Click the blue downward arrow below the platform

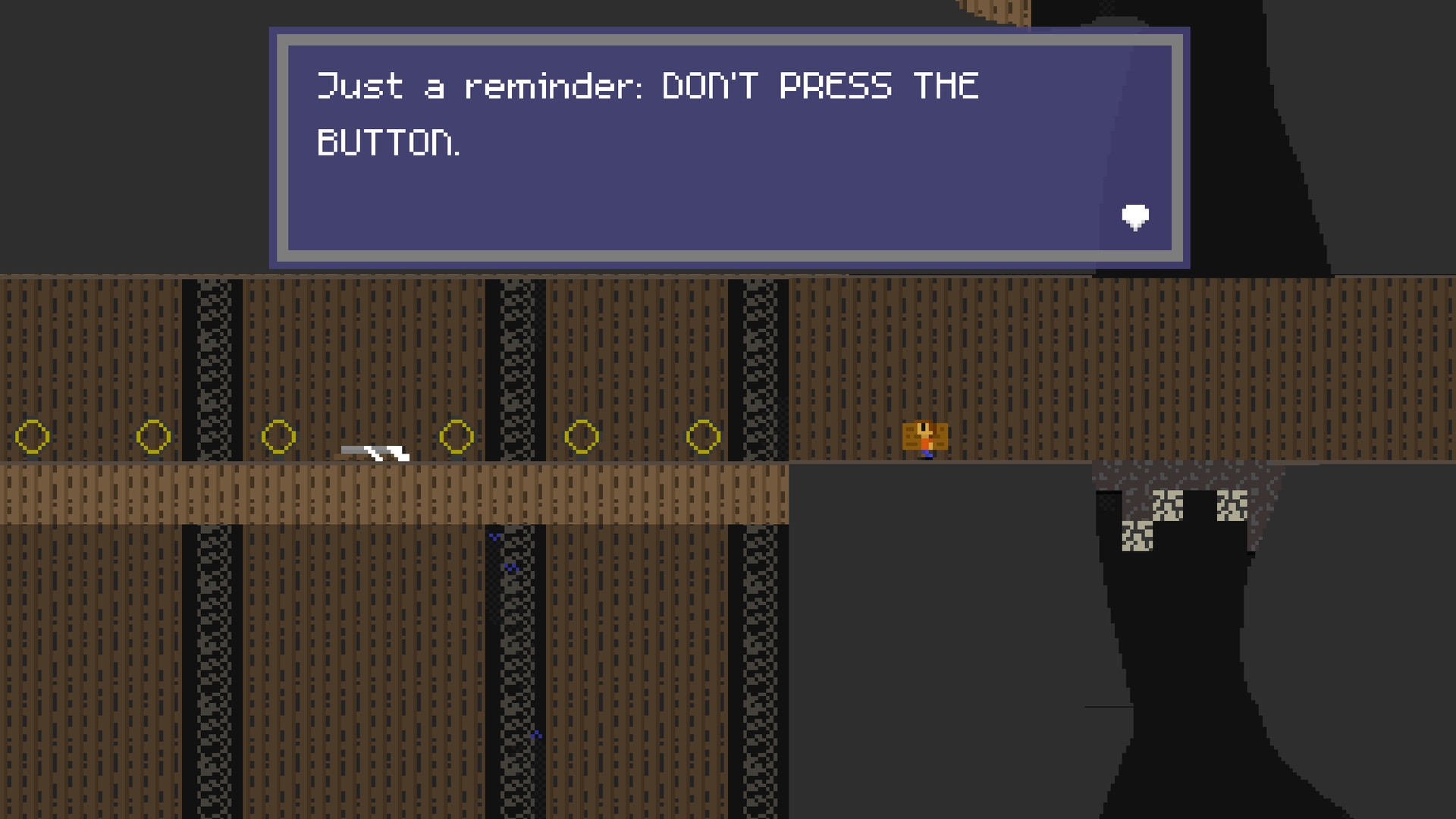point(493,536)
